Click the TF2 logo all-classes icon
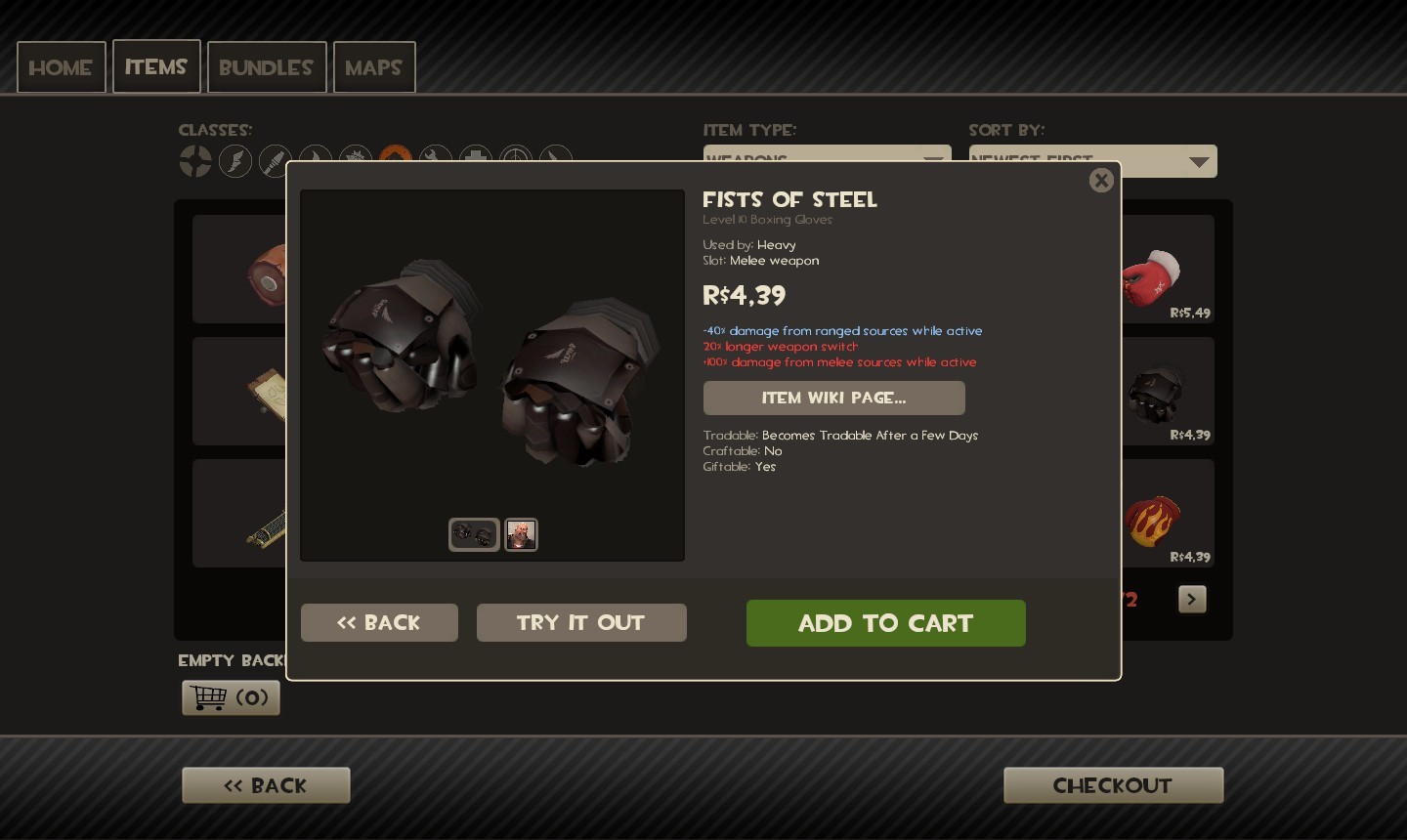The image size is (1407, 840). tap(195, 160)
